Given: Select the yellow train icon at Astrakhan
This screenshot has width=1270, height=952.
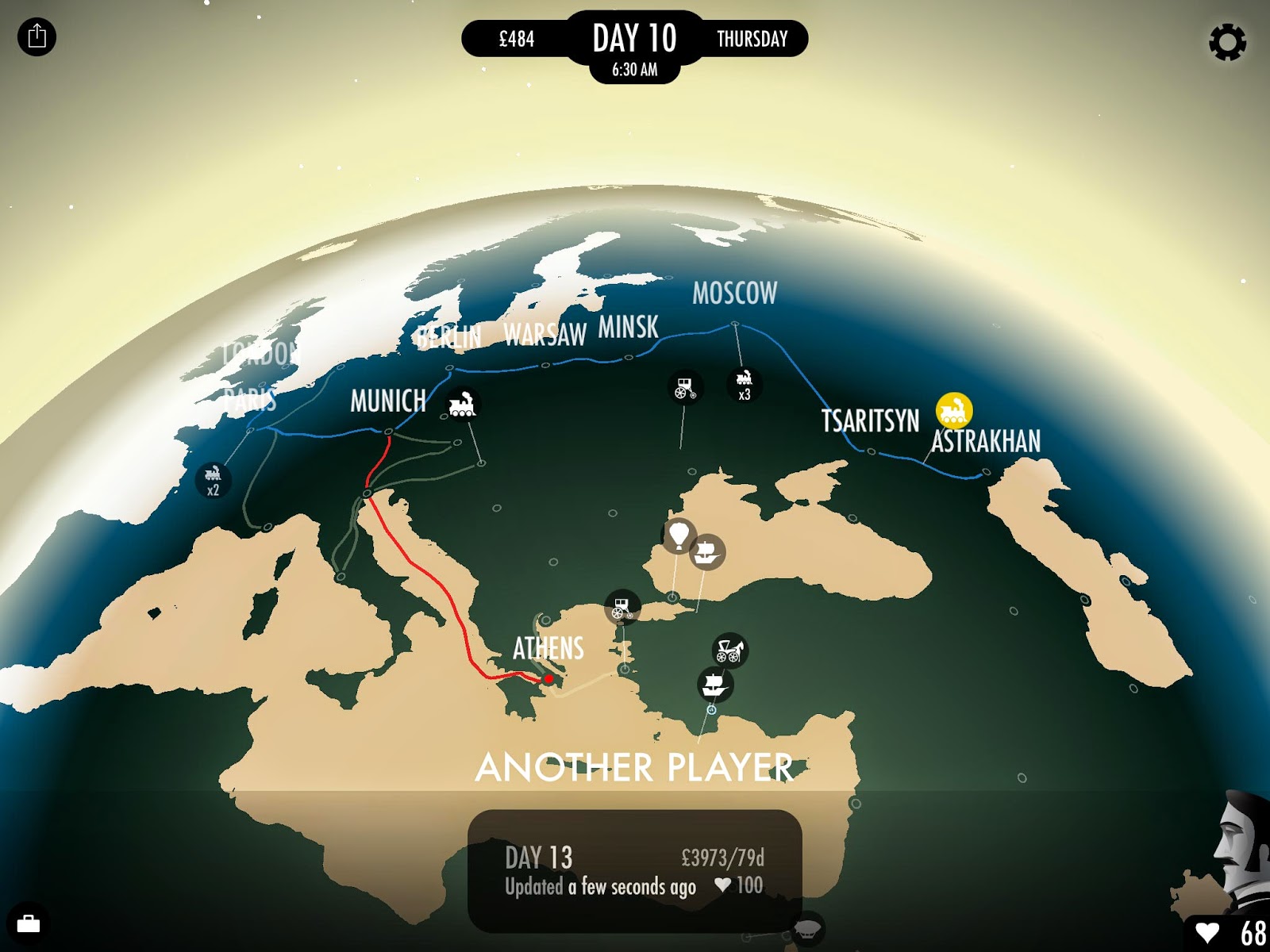Looking at the screenshot, I should point(956,409).
